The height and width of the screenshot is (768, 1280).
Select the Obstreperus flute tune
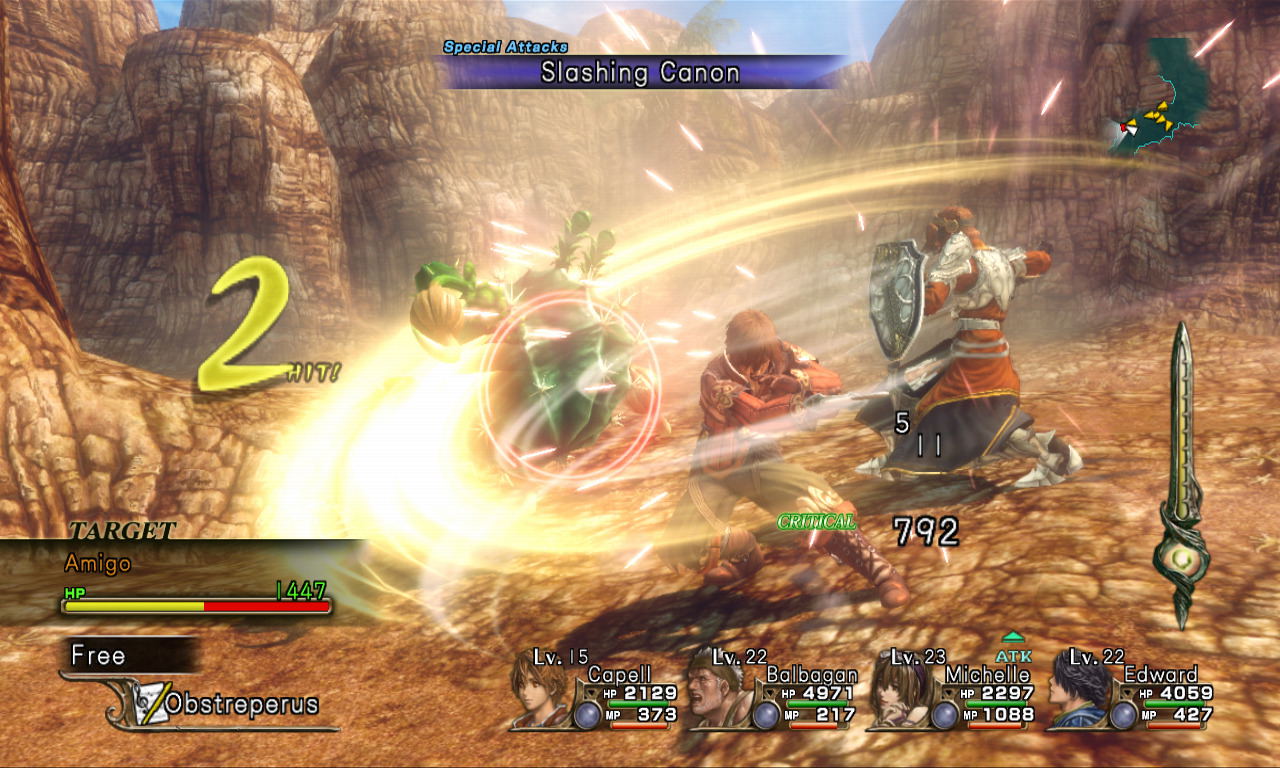pos(240,705)
